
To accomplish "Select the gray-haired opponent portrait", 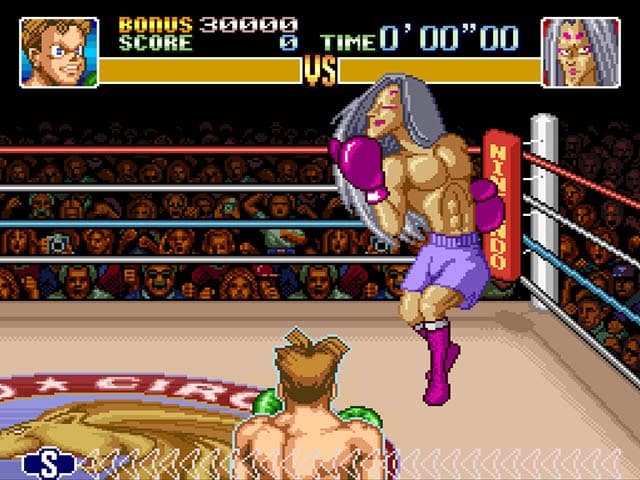I will coord(580,52).
